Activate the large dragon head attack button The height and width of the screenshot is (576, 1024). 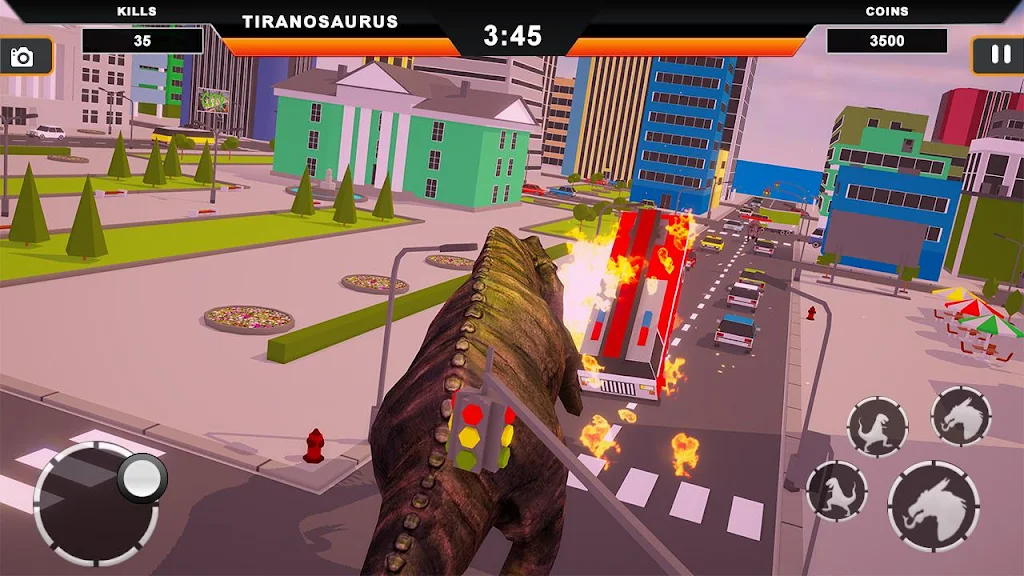[933, 506]
